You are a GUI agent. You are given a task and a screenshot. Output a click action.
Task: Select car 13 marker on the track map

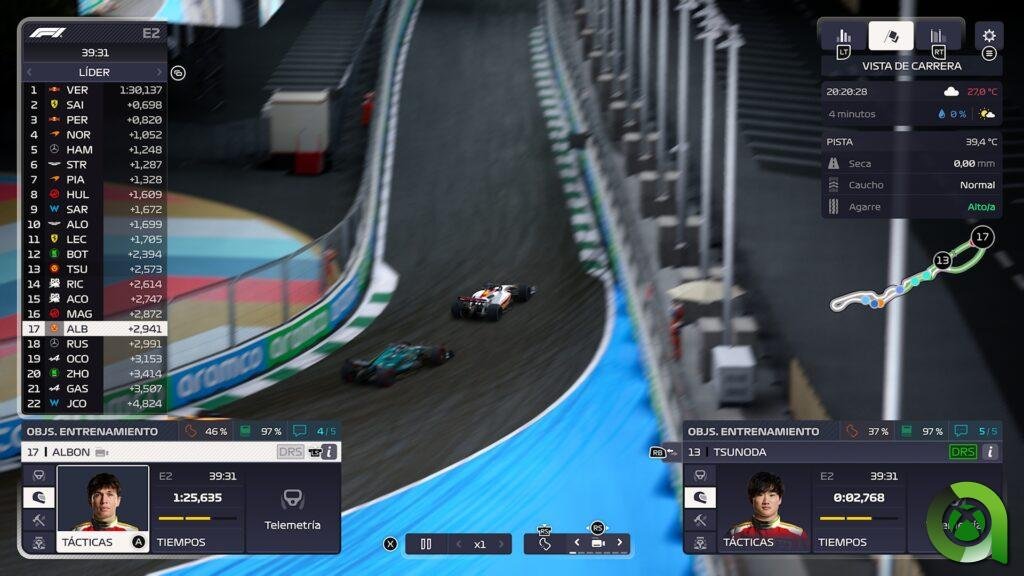[x=942, y=260]
